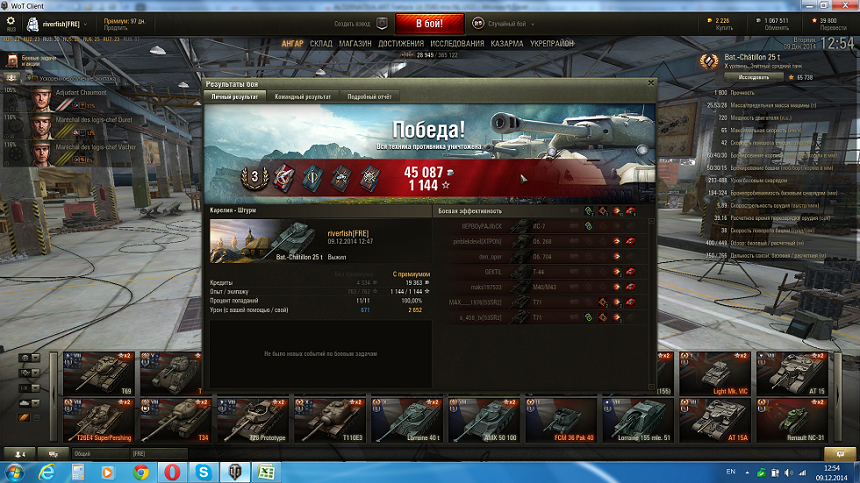Viewport: 860px width, 483px height.
Task: Show the КАЗАРМА barracks section
Action: point(507,44)
